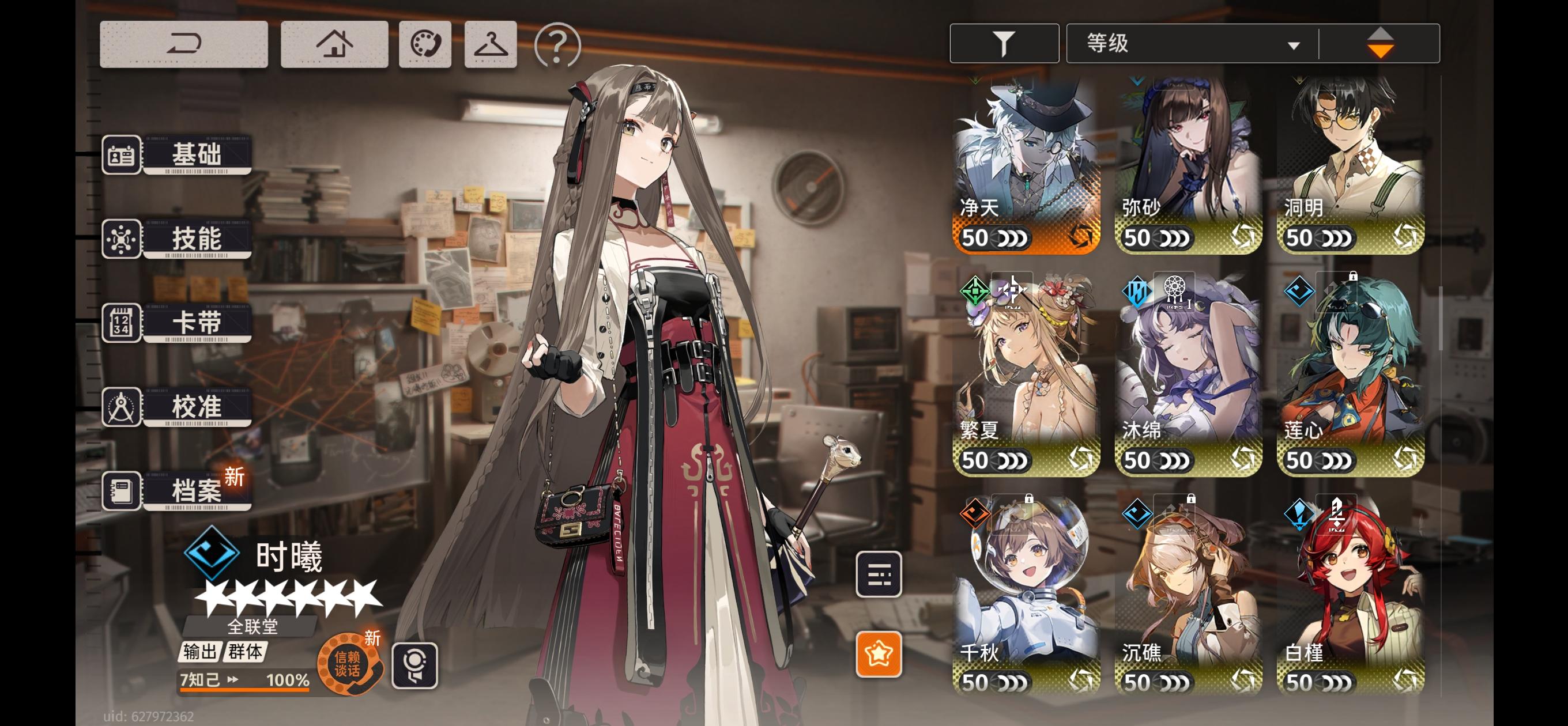Open the outfit hanger icon
This screenshot has width=1568, height=726.
click(x=491, y=44)
